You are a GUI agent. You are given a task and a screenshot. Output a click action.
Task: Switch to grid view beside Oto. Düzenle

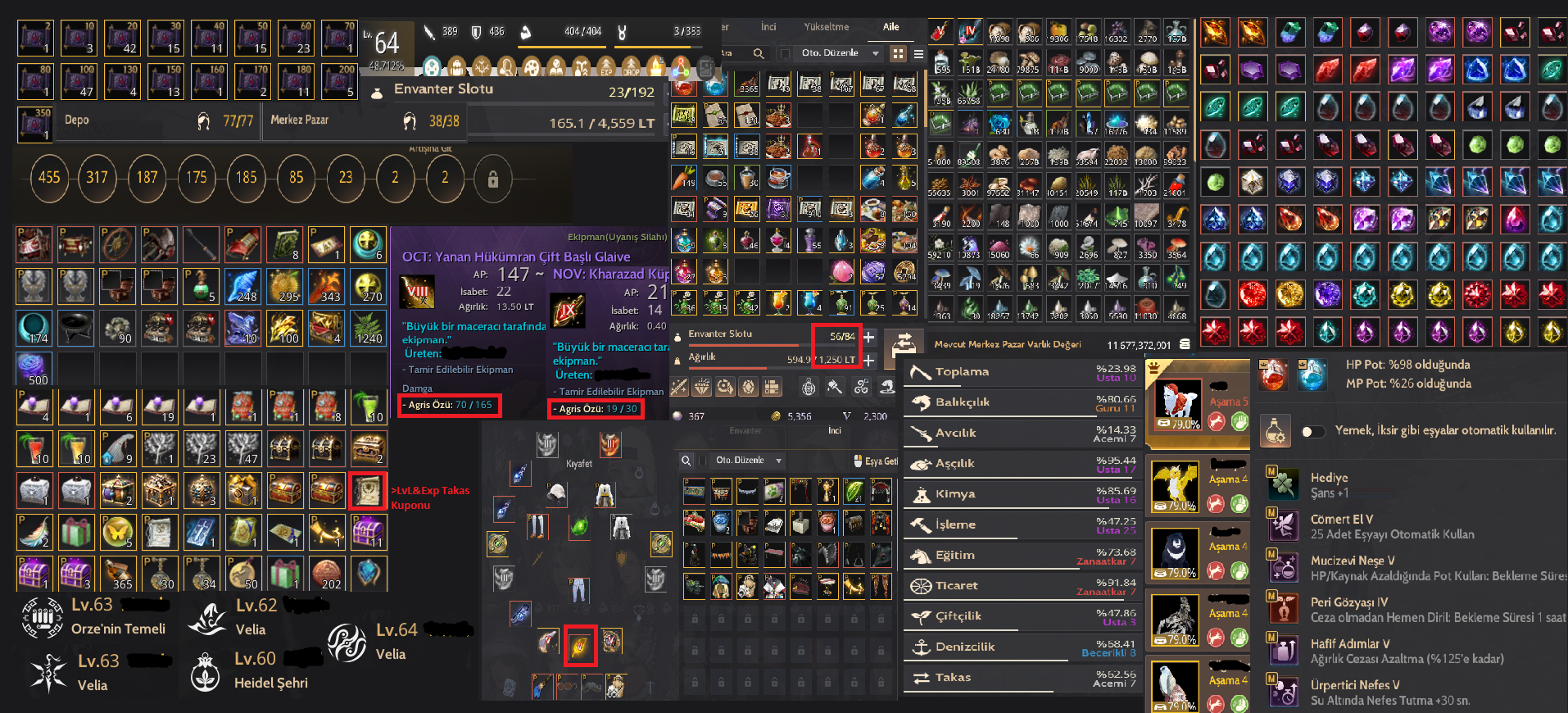pos(900,52)
